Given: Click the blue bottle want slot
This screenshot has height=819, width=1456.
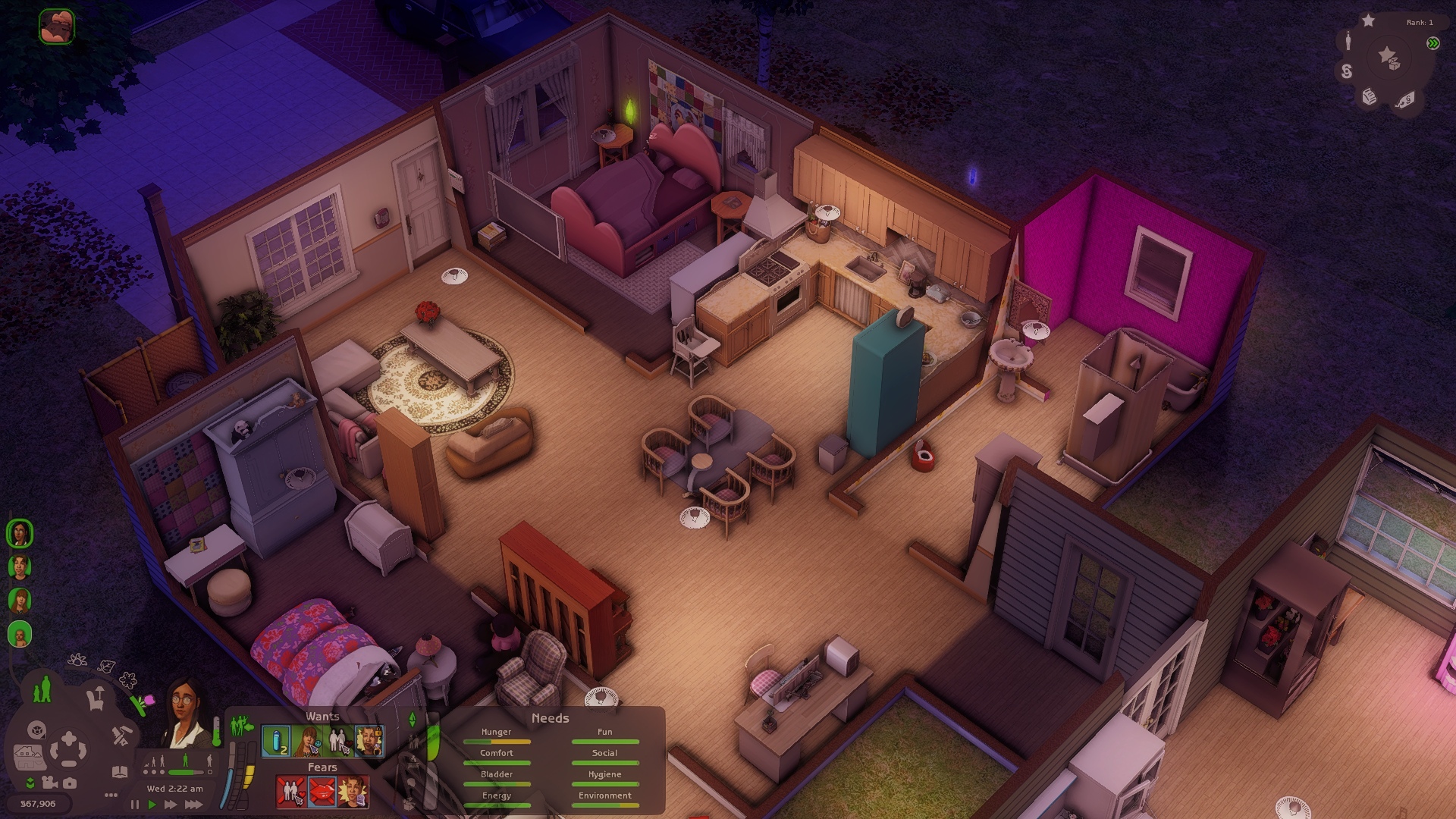Looking at the screenshot, I should 276,741.
